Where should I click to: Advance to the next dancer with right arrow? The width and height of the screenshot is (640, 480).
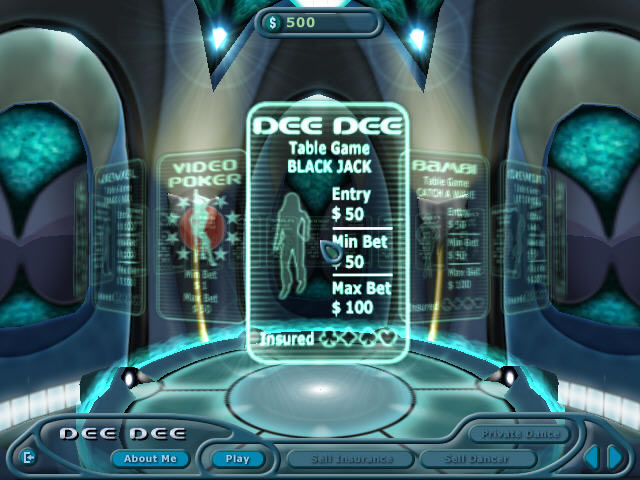click(x=615, y=458)
